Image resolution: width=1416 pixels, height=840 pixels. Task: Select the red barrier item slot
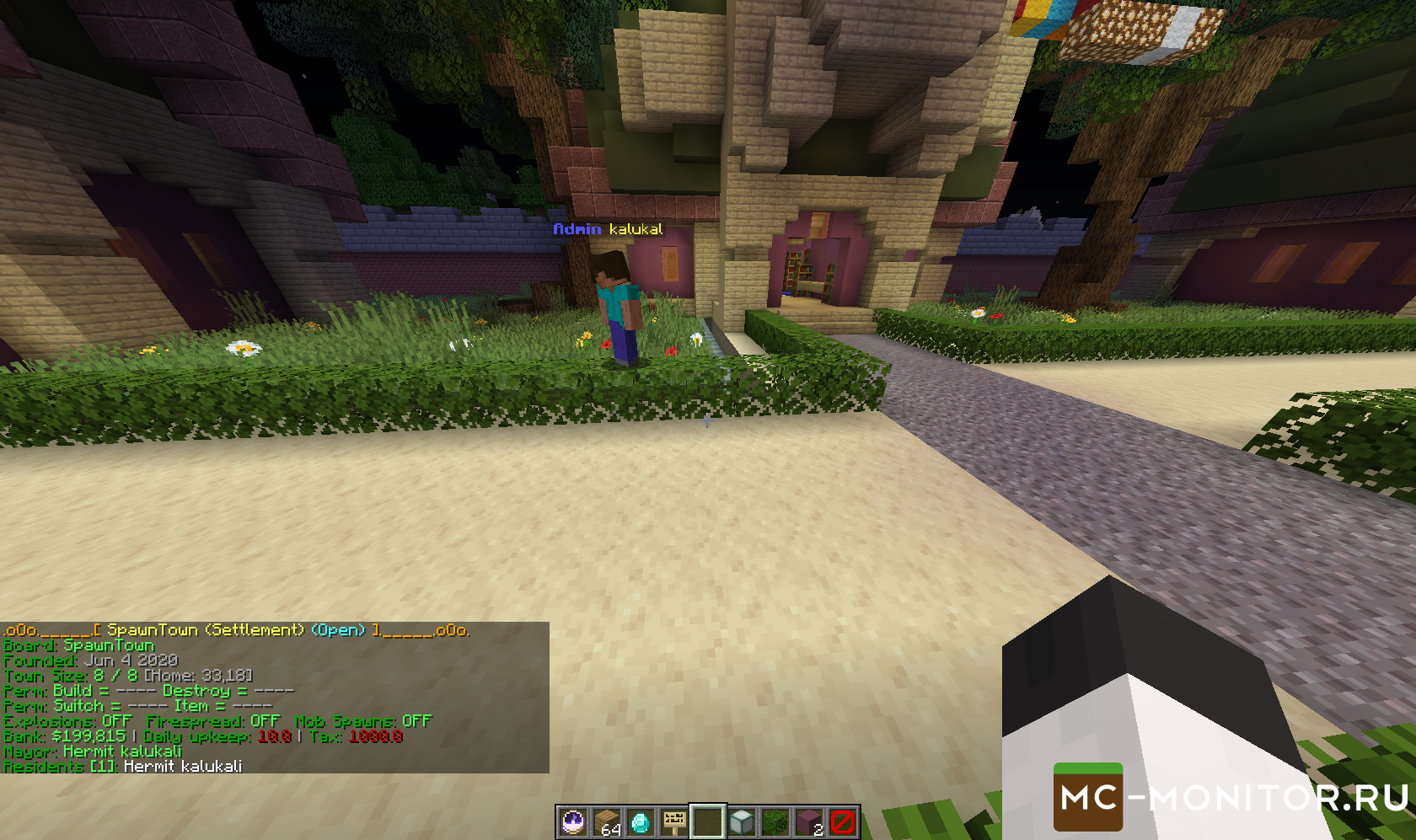[x=843, y=821]
